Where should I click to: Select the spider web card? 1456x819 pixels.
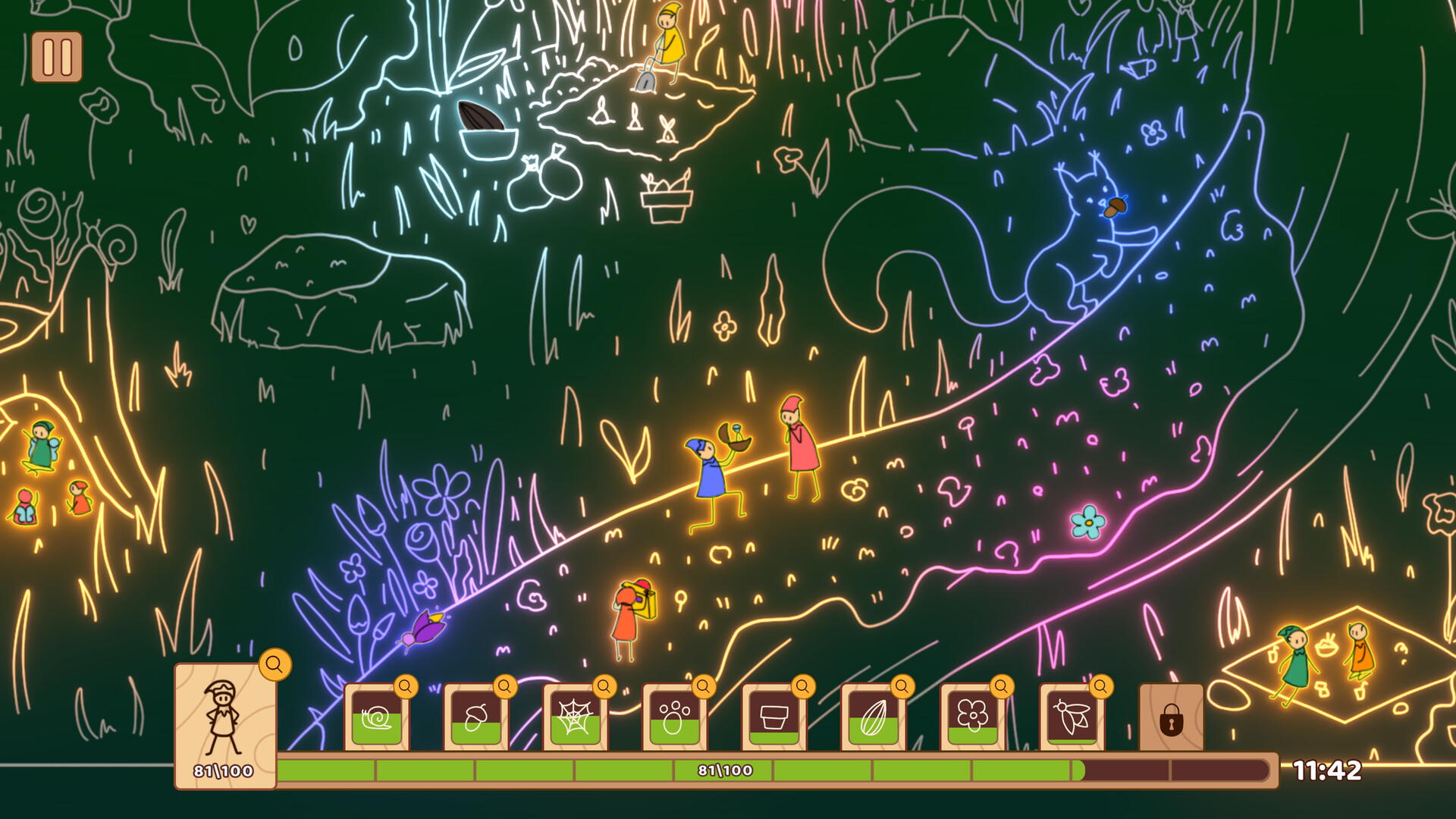(x=574, y=717)
